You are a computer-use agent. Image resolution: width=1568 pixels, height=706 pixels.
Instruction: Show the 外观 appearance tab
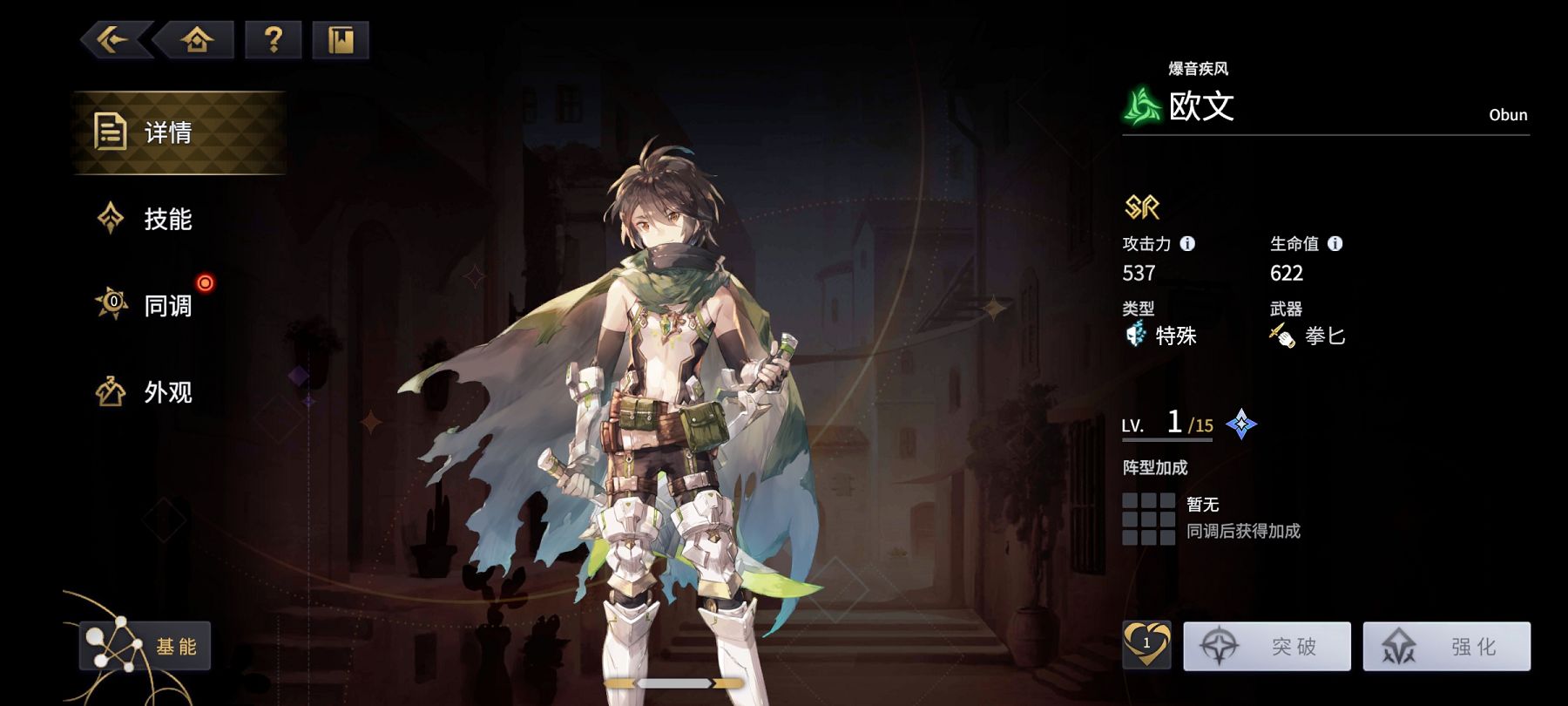point(166,392)
